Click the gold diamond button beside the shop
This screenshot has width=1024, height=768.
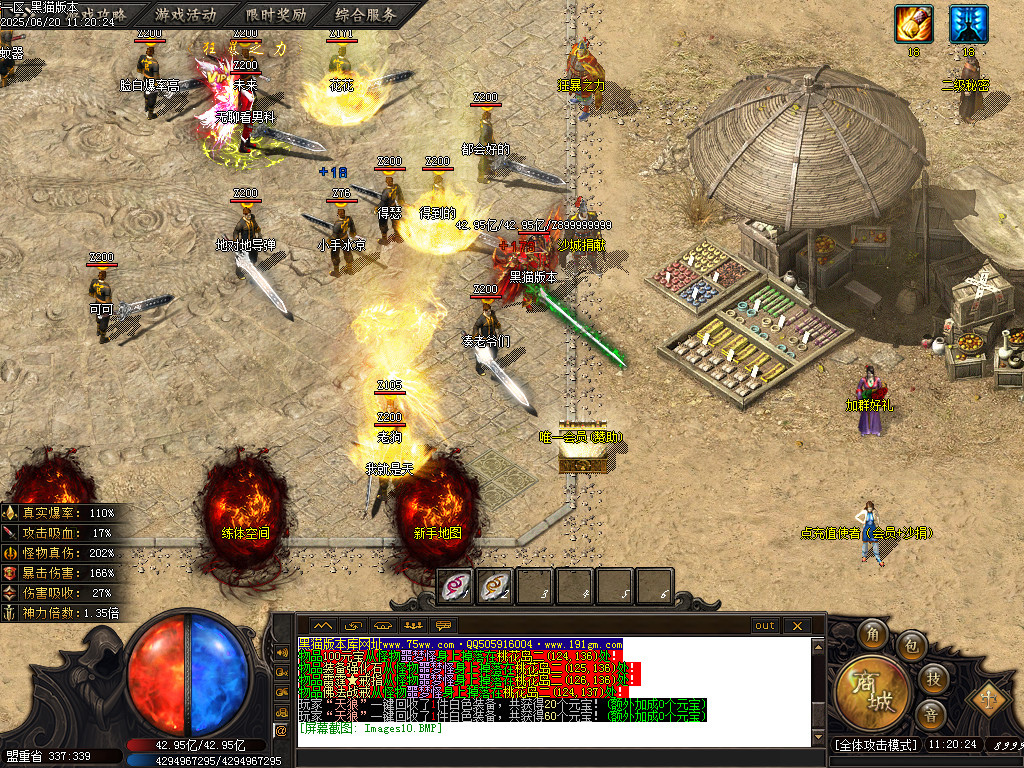(990, 697)
